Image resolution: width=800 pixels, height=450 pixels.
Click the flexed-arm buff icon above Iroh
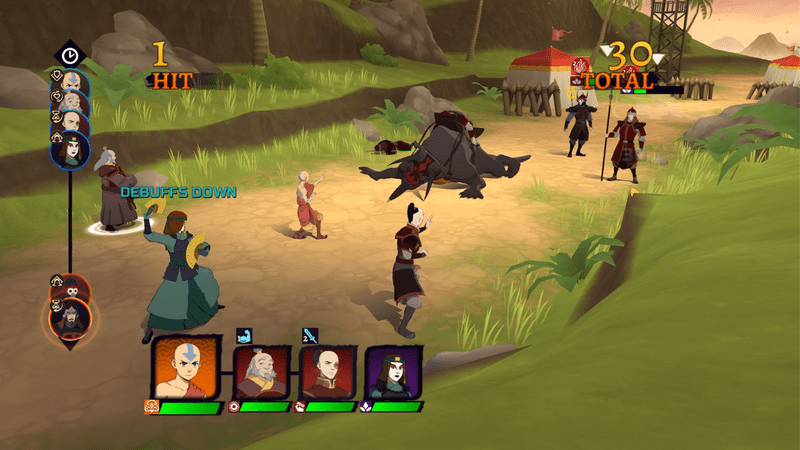point(243,335)
